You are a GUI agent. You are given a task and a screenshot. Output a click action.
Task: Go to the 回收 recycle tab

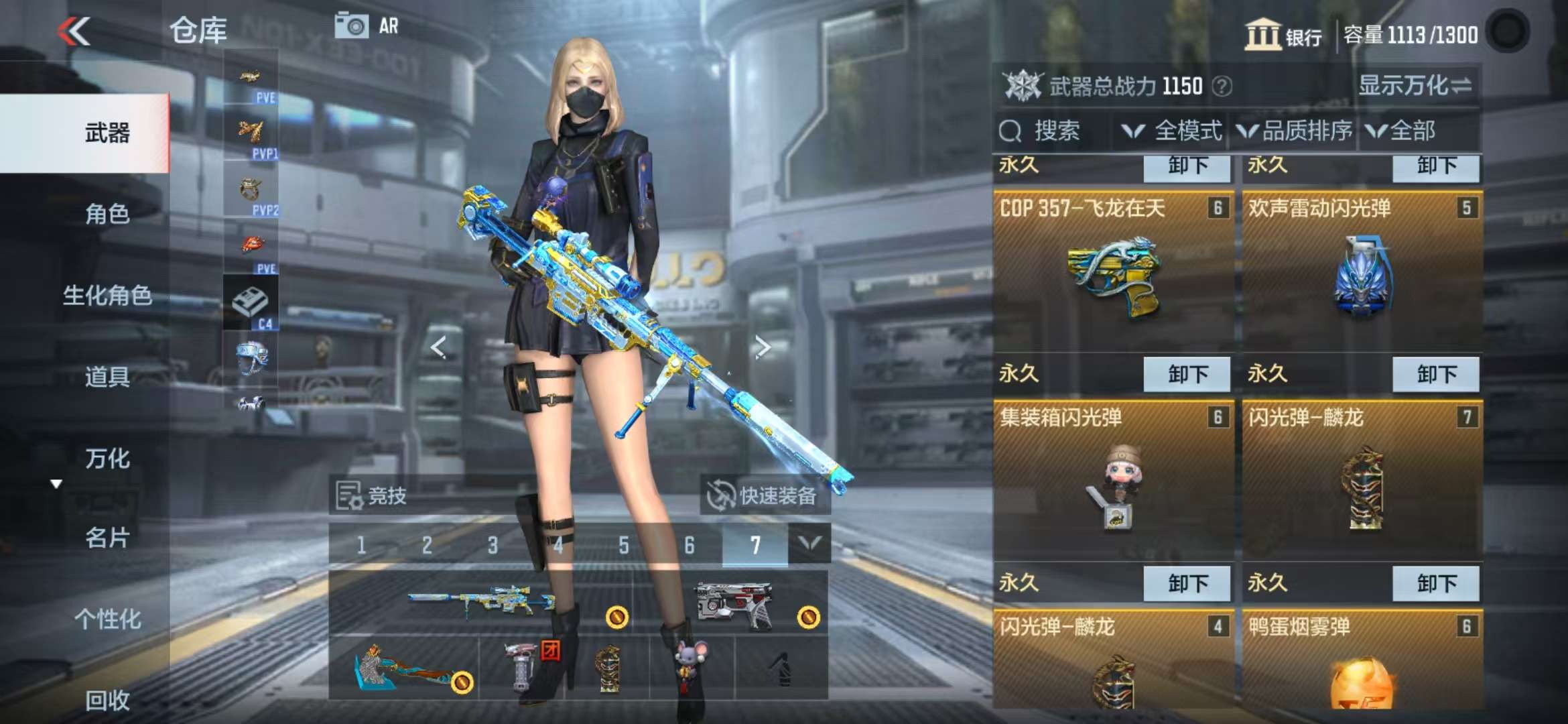click(x=107, y=701)
